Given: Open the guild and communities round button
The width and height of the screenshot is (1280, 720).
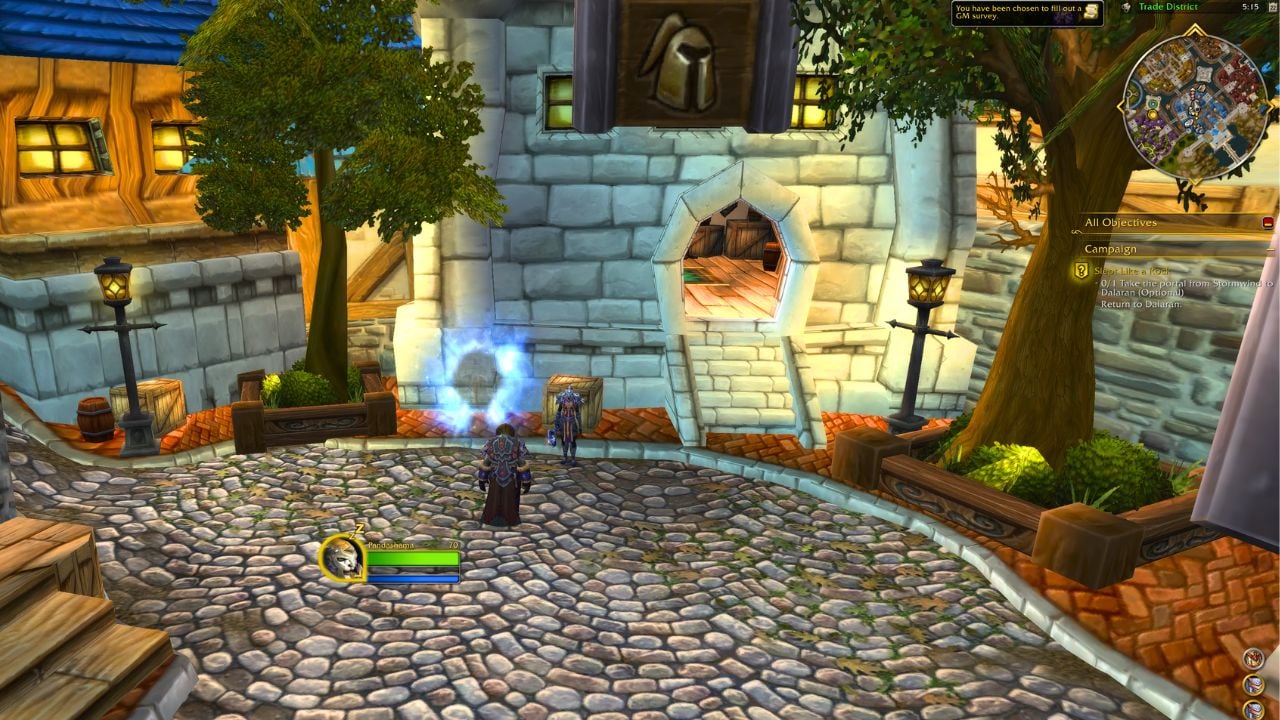Looking at the screenshot, I should click(1254, 658).
